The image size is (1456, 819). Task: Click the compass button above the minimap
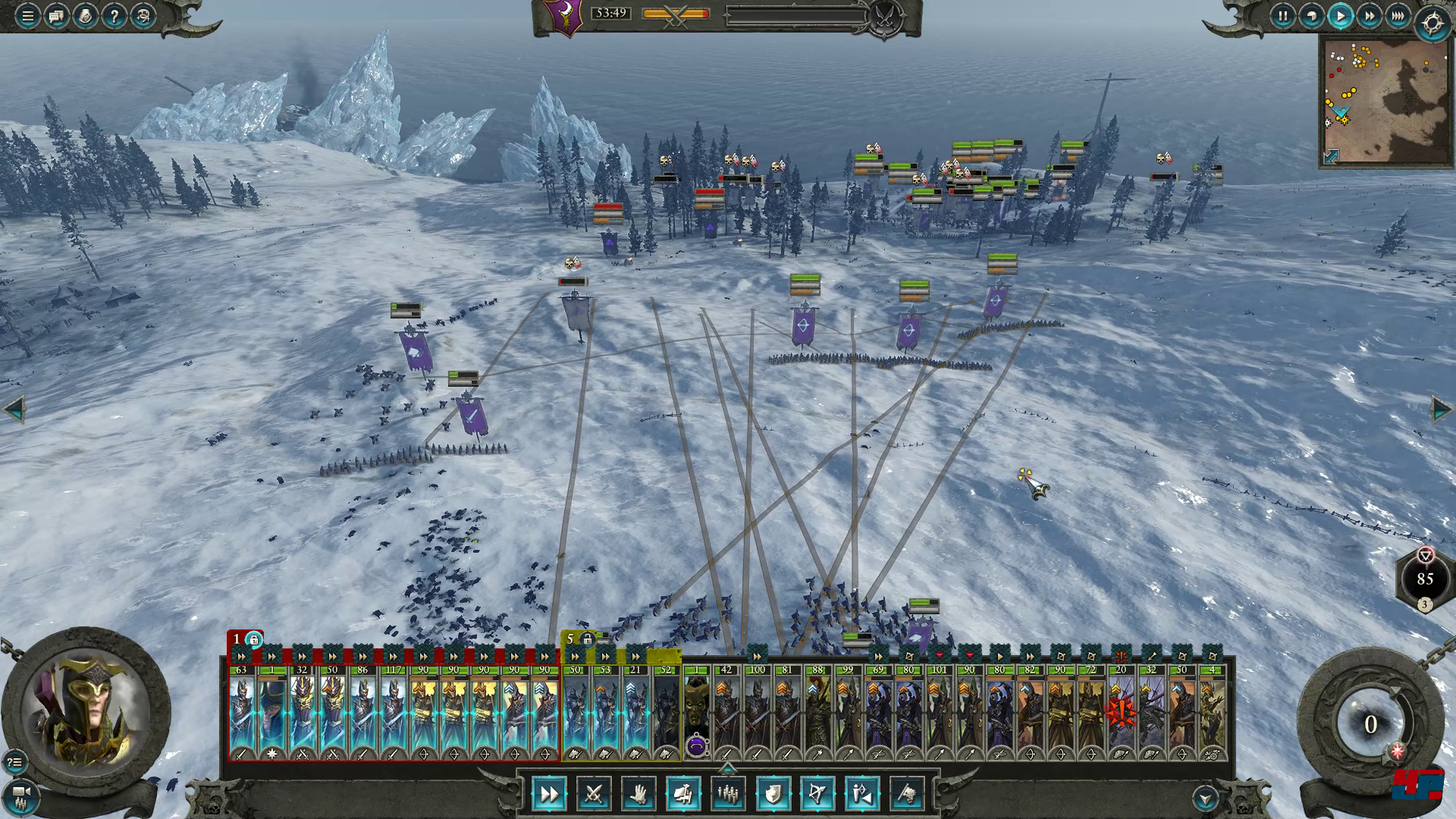pyautogui.click(x=1432, y=24)
